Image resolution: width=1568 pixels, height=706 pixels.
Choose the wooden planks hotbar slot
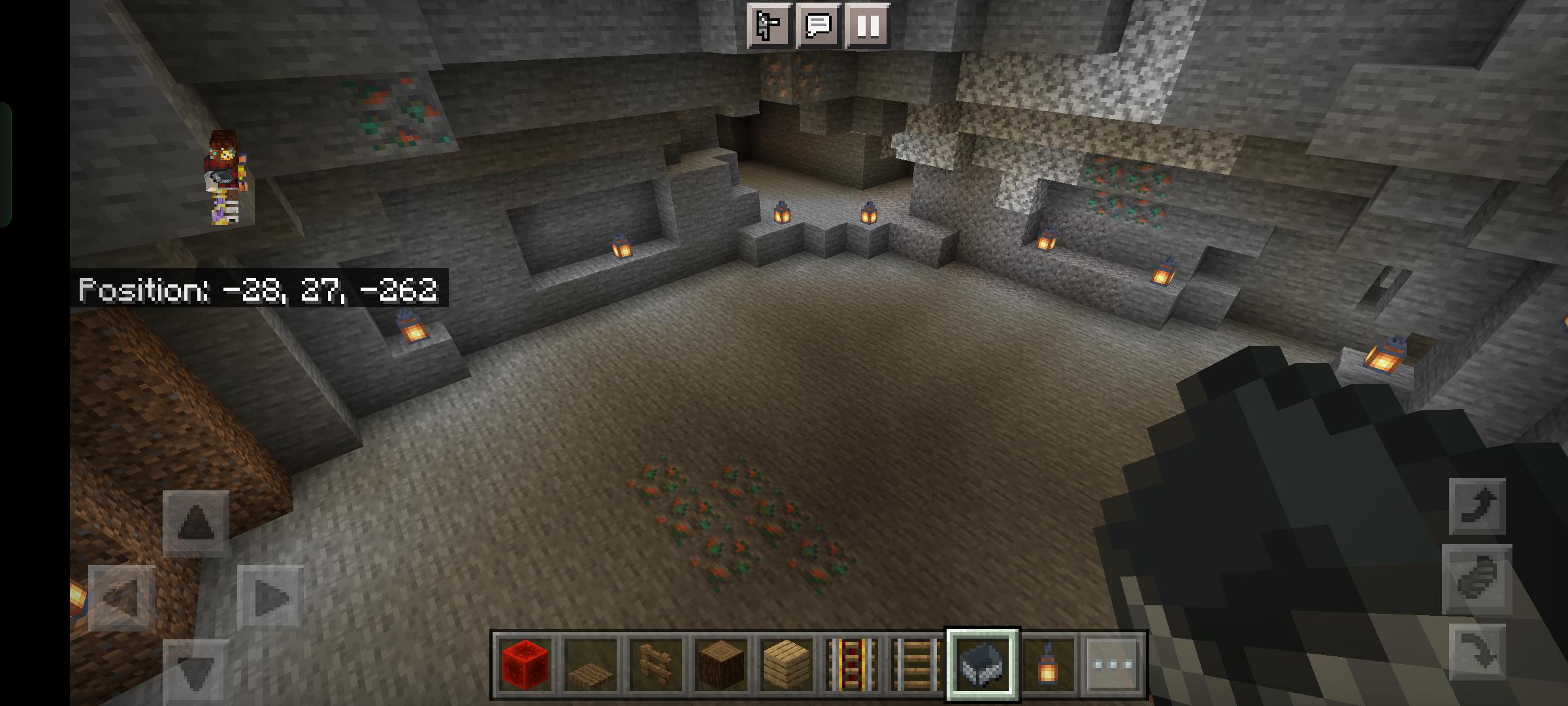pyautogui.click(x=787, y=665)
